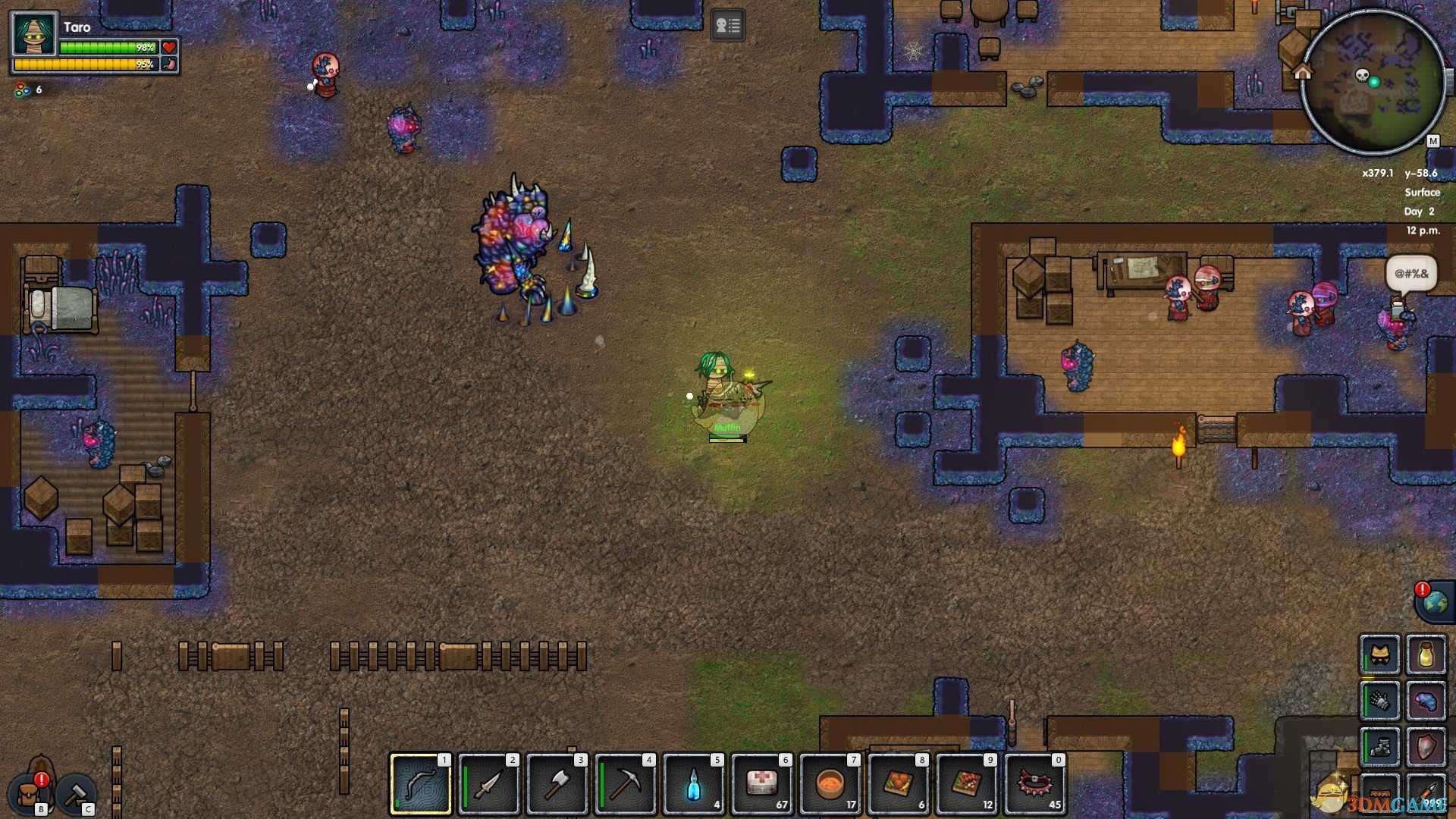
Task: Open the crafting hammer menu
Action: 76,794
